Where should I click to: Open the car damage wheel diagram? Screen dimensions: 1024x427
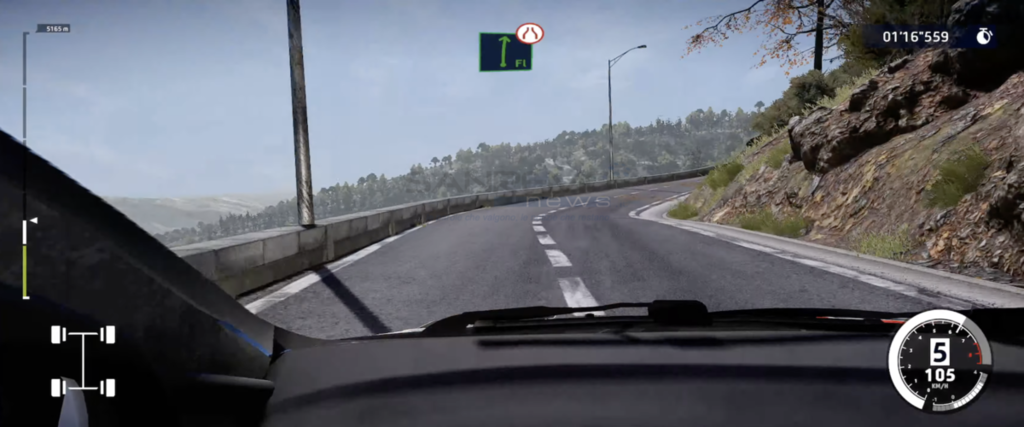pyautogui.click(x=83, y=360)
